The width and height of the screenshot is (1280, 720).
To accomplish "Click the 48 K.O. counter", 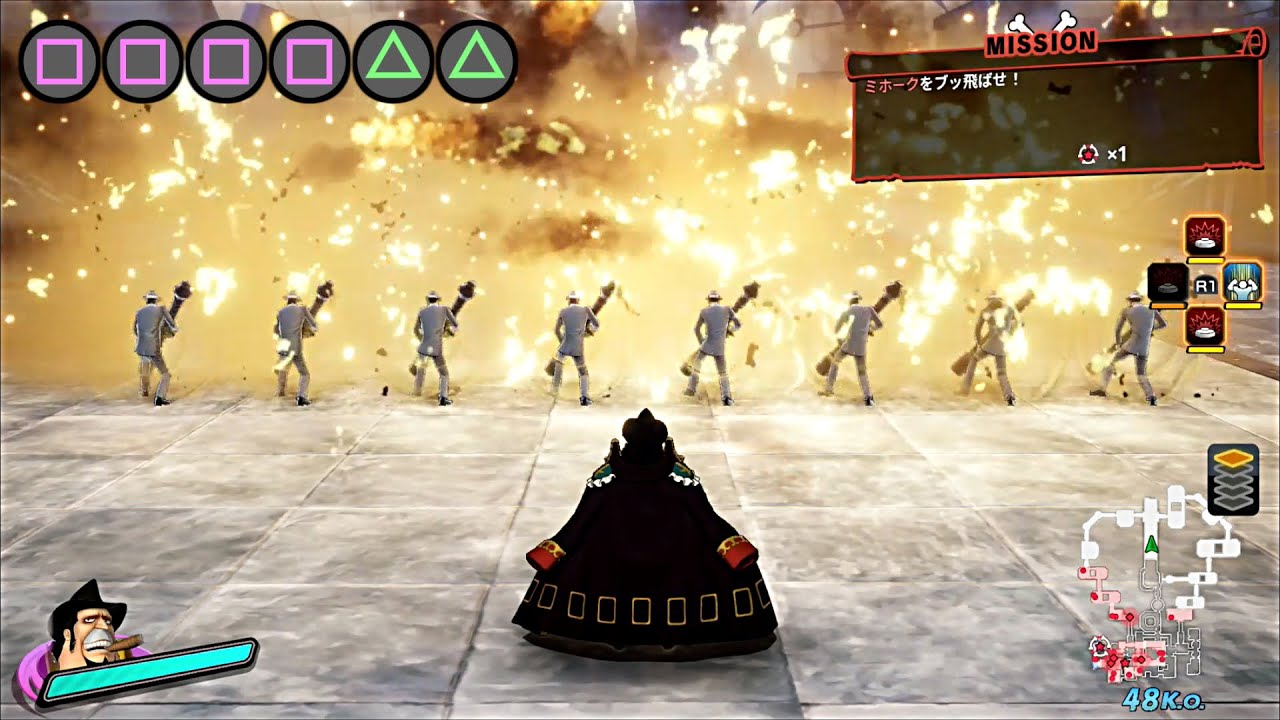I will (x=1164, y=700).
